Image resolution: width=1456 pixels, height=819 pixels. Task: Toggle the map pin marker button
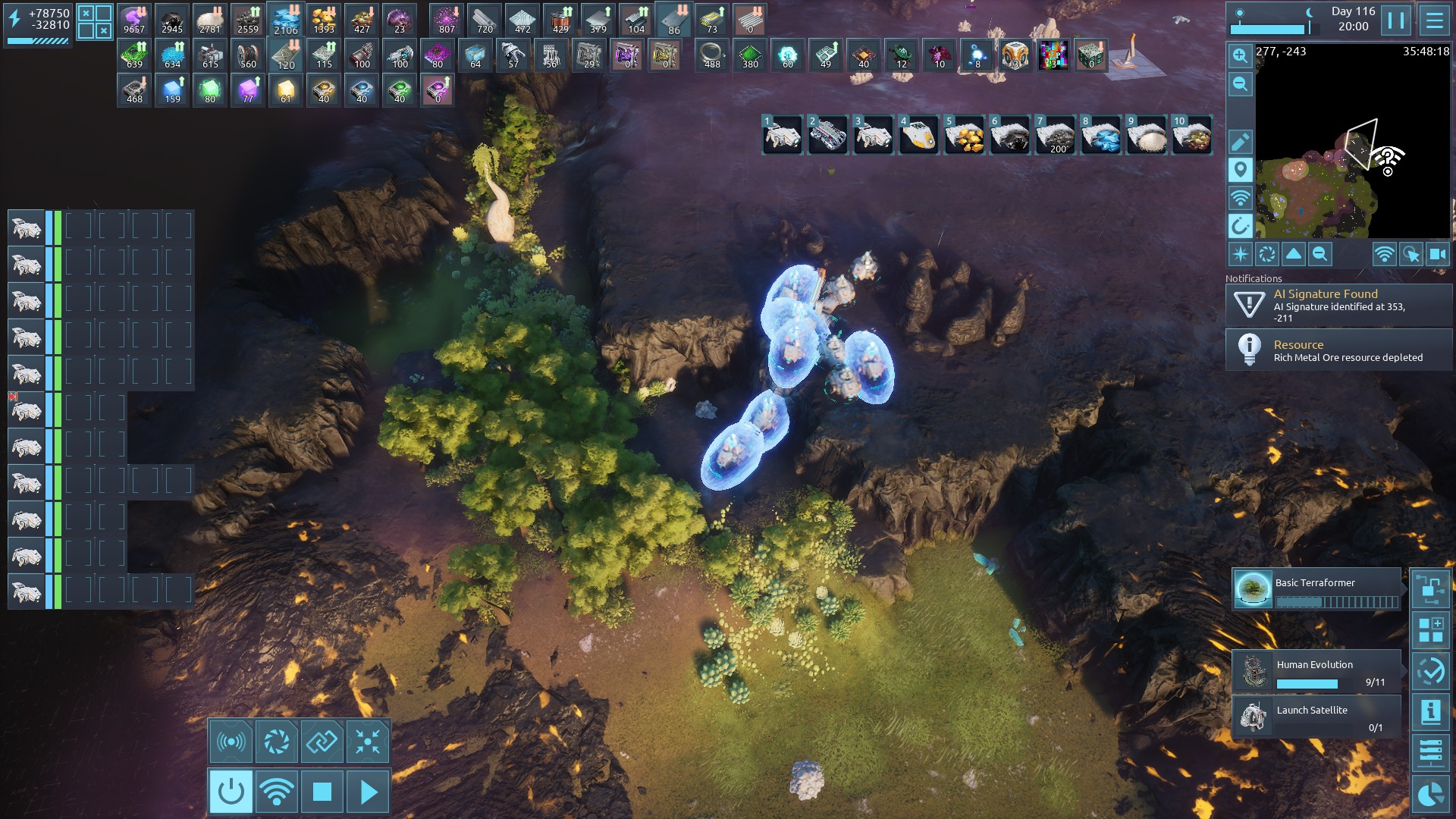click(x=1240, y=170)
